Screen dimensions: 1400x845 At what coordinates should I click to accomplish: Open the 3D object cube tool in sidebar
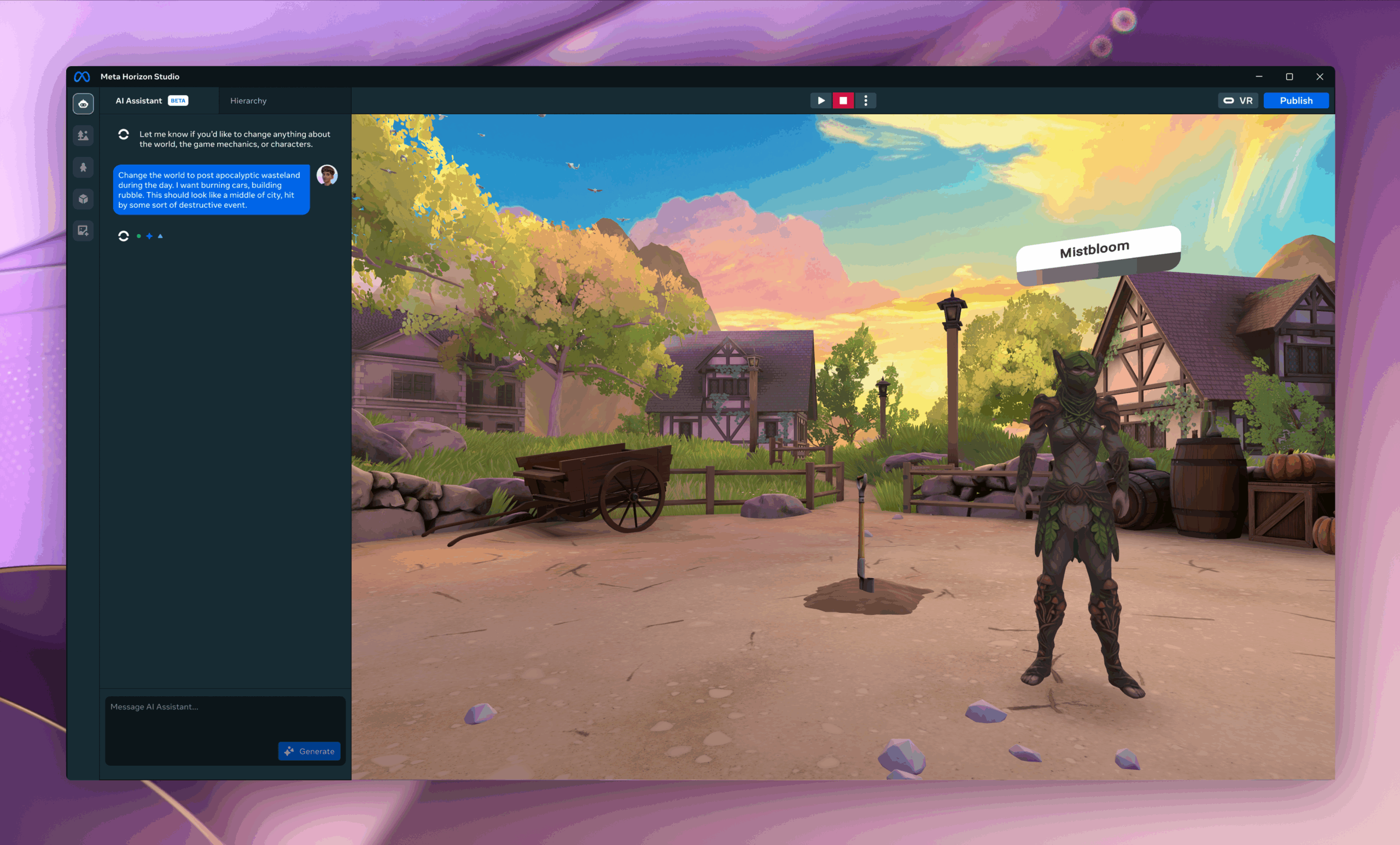tap(83, 200)
